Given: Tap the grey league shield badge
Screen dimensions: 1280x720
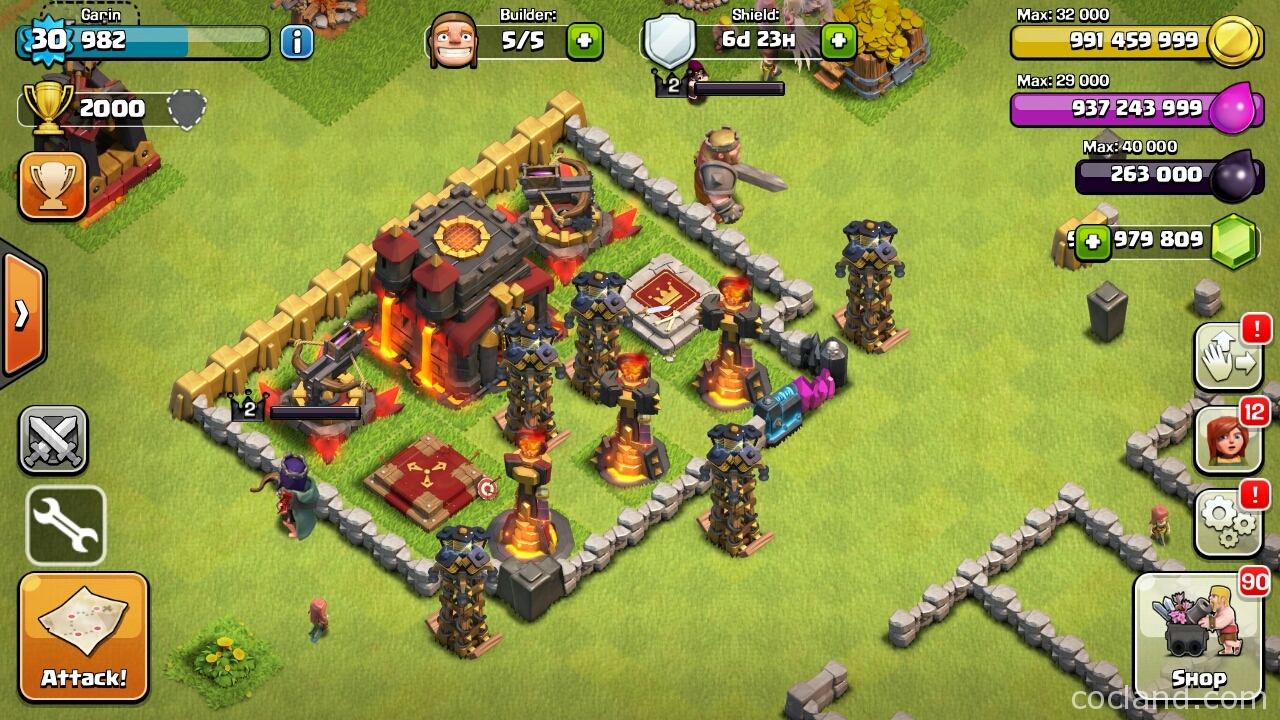Looking at the screenshot, I should pyautogui.click(x=186, y=109).
